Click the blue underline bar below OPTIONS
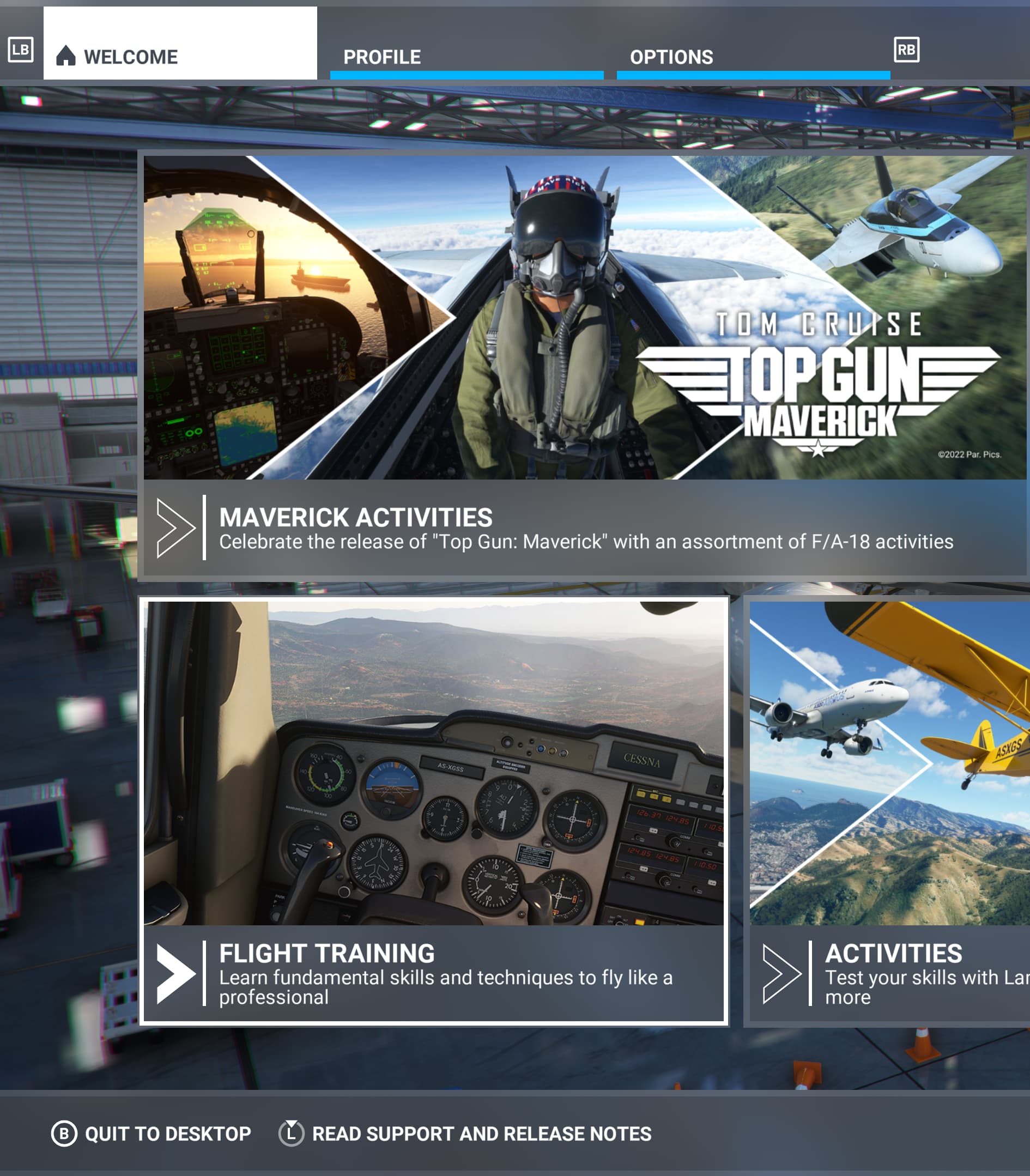The height and width of the screenshot is (1176, 1030). 750,72
